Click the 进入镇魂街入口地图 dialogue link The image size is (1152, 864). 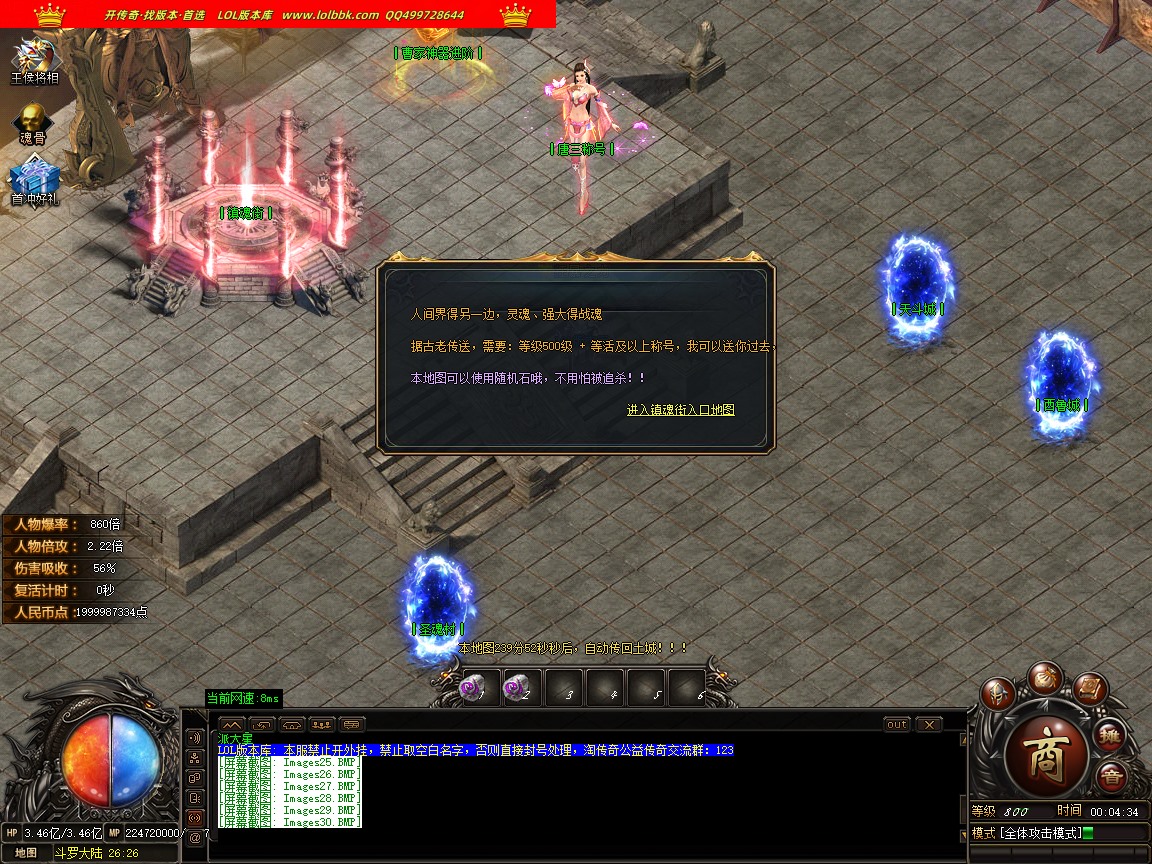(x=680, y=410)
